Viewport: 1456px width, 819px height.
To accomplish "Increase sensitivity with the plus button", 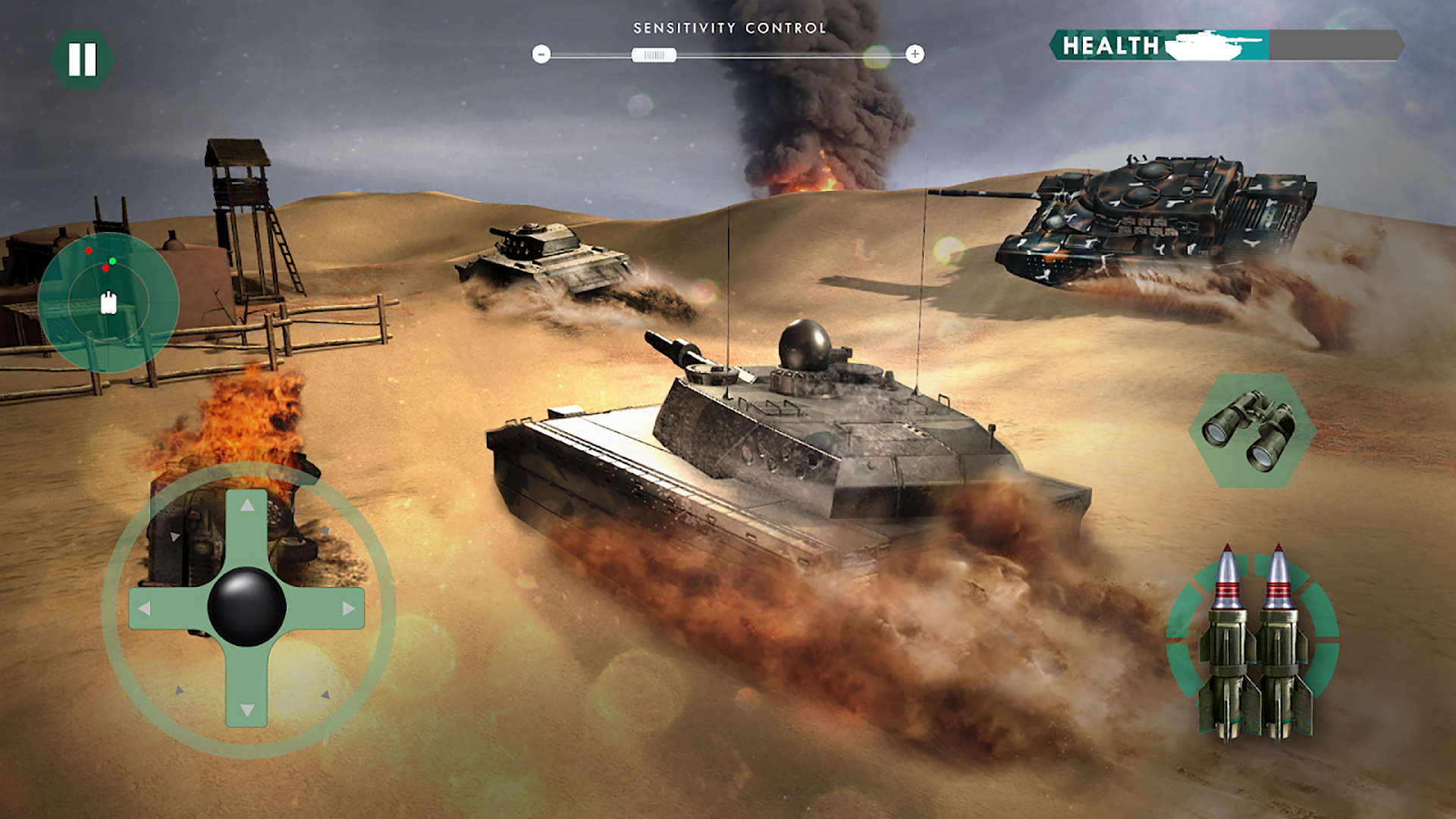I will coord(915,54).
